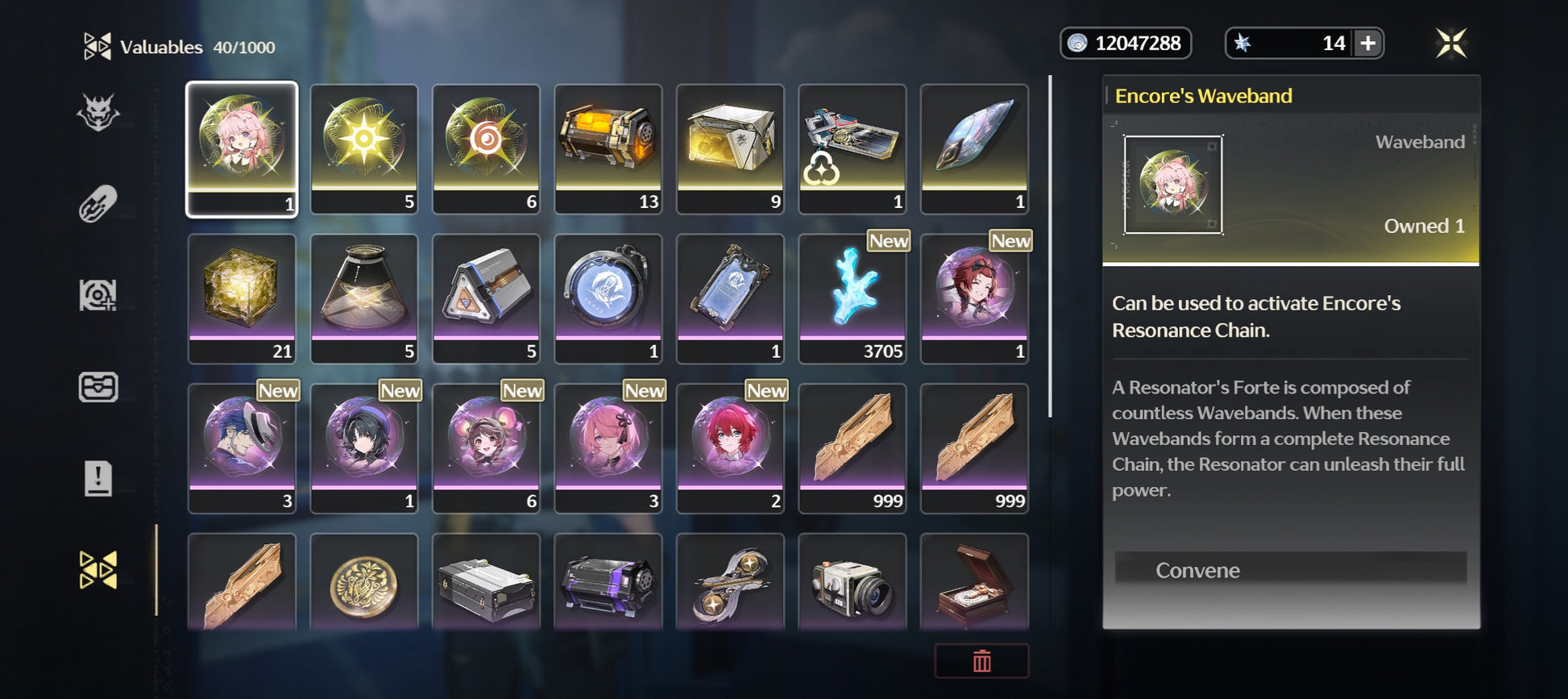Image resolution: width=1568 pixels, height=699 pixels.
Task: Select the blue coral item with 3705
Action: pyautogui.click(x=852, y=298)
